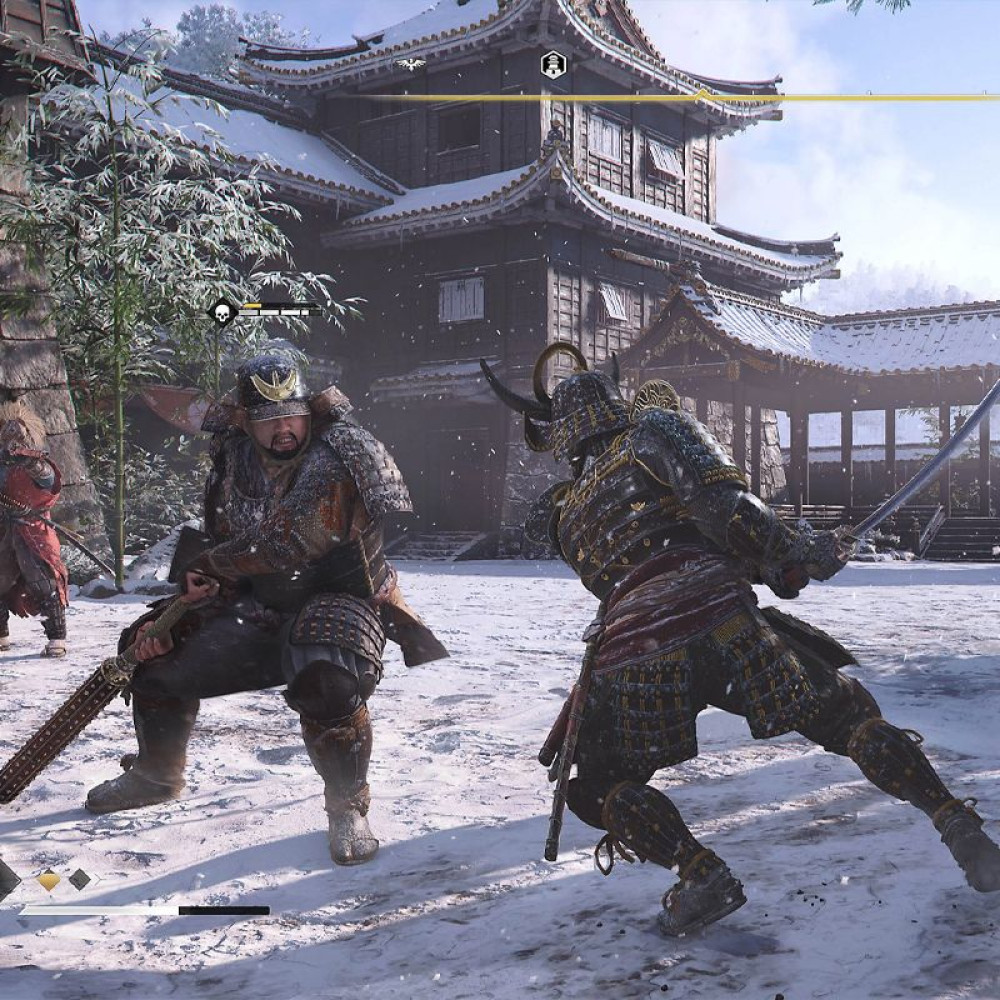Click the filled gold adrenaline diamond
The image size is (1000, 1000).
(x=48, y=881)
